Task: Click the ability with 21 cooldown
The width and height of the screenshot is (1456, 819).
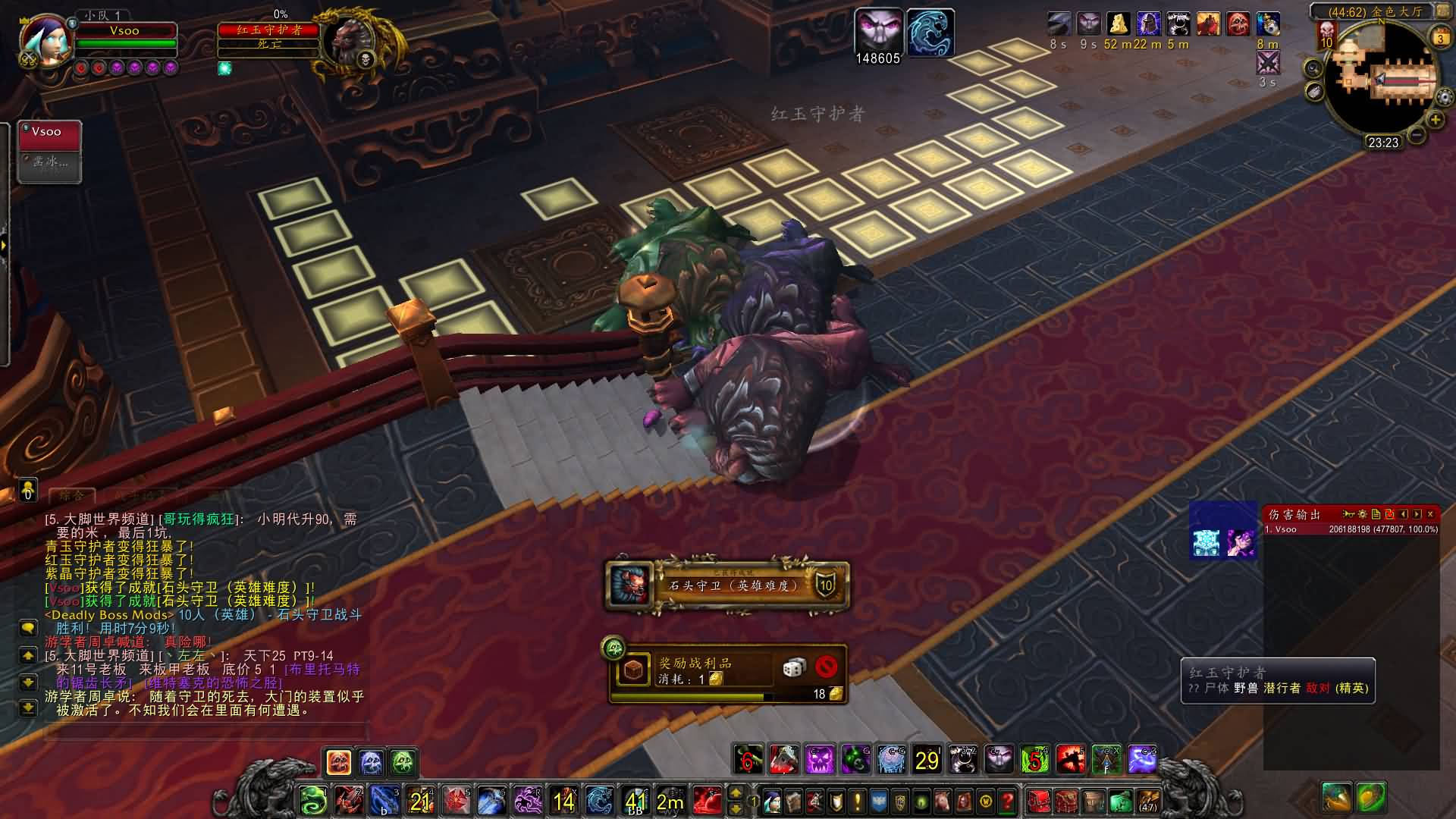Action: [x=420, y=801]
